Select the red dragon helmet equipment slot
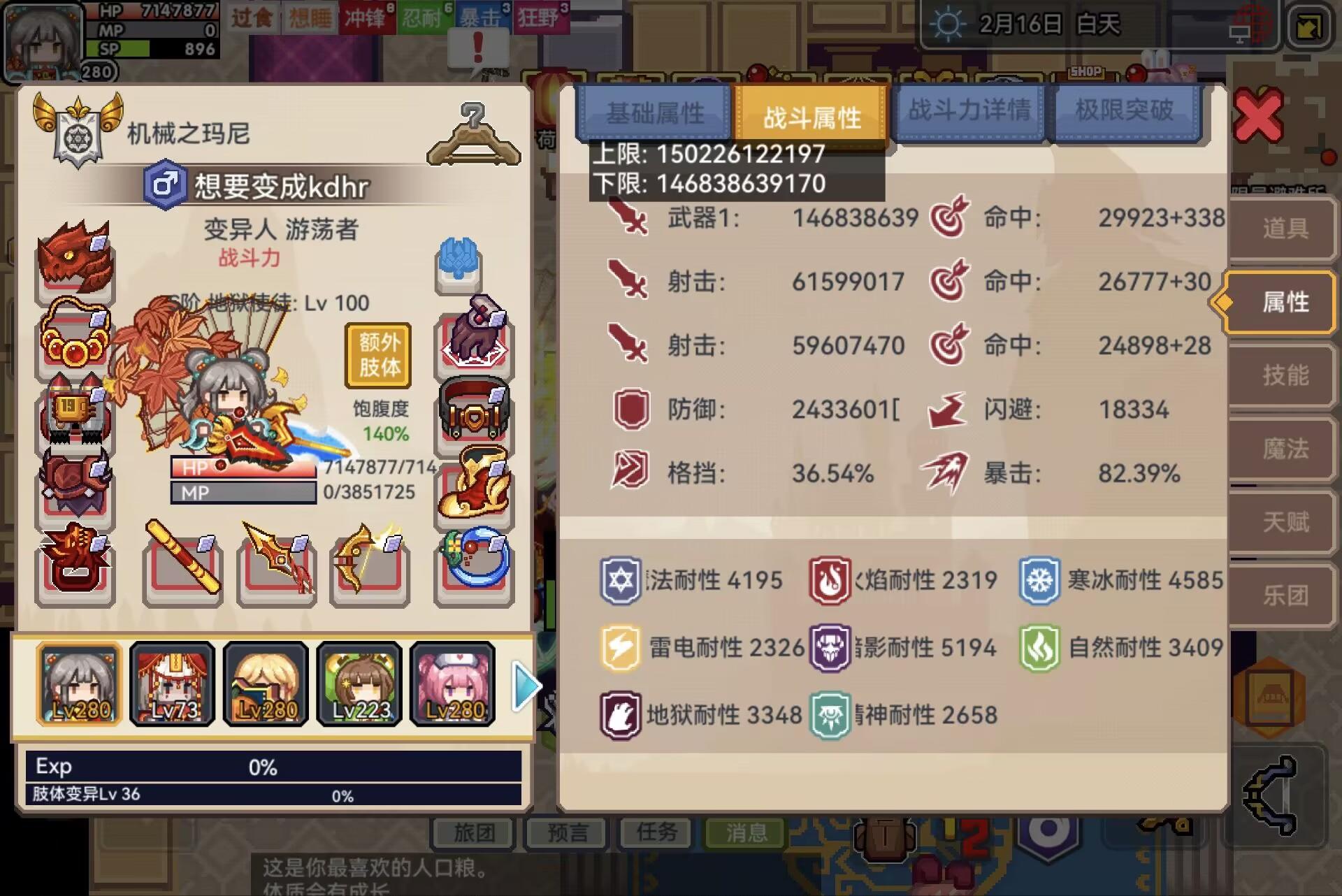Viewport: 1342px width, 896px height. [75, 266]
